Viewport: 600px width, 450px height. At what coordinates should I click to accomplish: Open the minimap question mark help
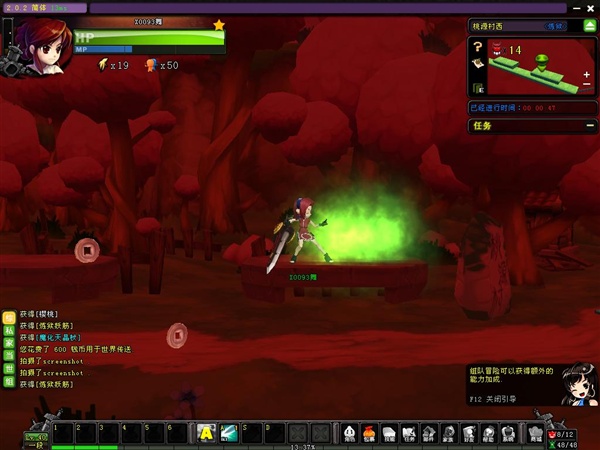477,46
